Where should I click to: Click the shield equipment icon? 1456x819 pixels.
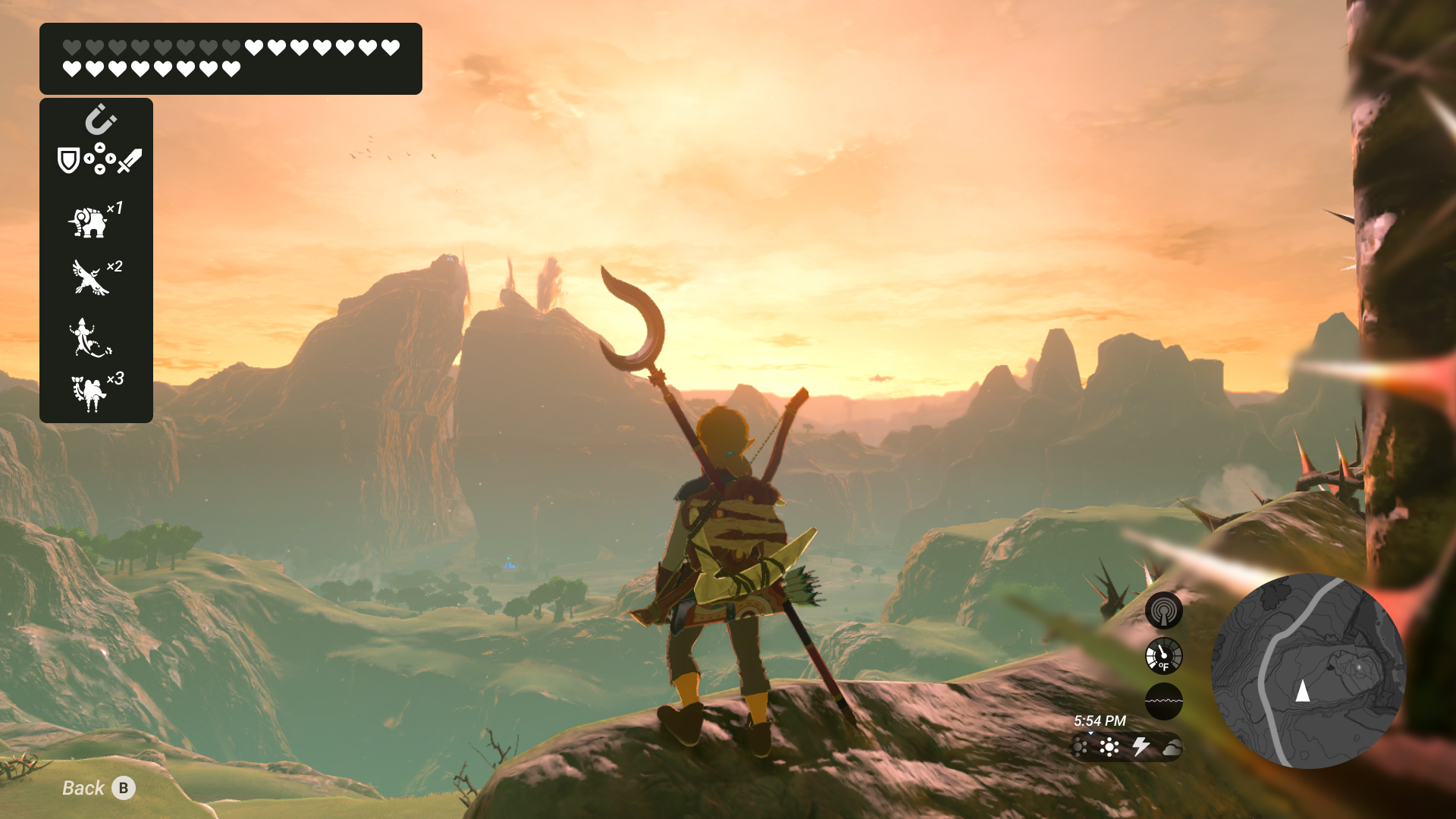coord(68,160)
